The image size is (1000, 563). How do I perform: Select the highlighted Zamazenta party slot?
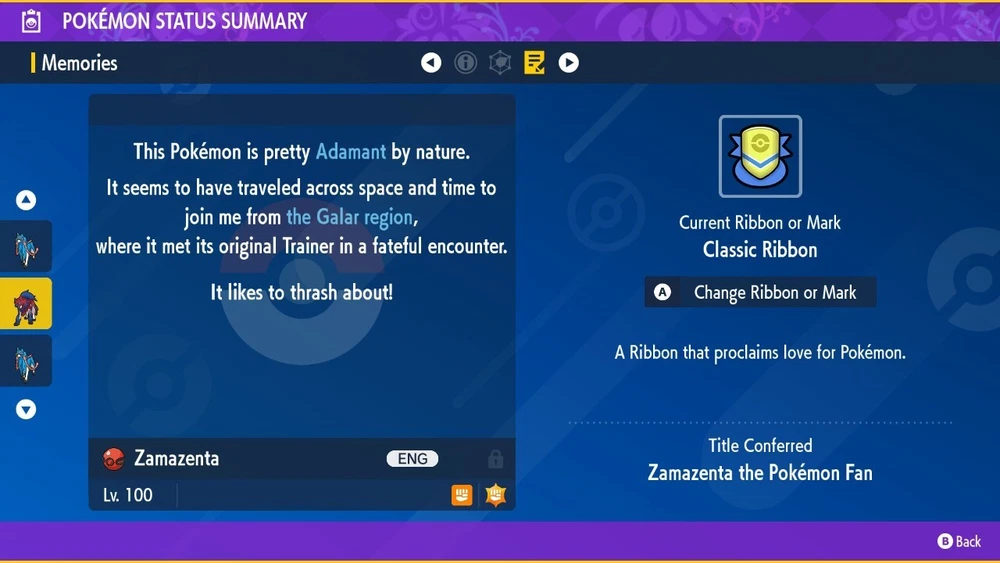[26, 304]
